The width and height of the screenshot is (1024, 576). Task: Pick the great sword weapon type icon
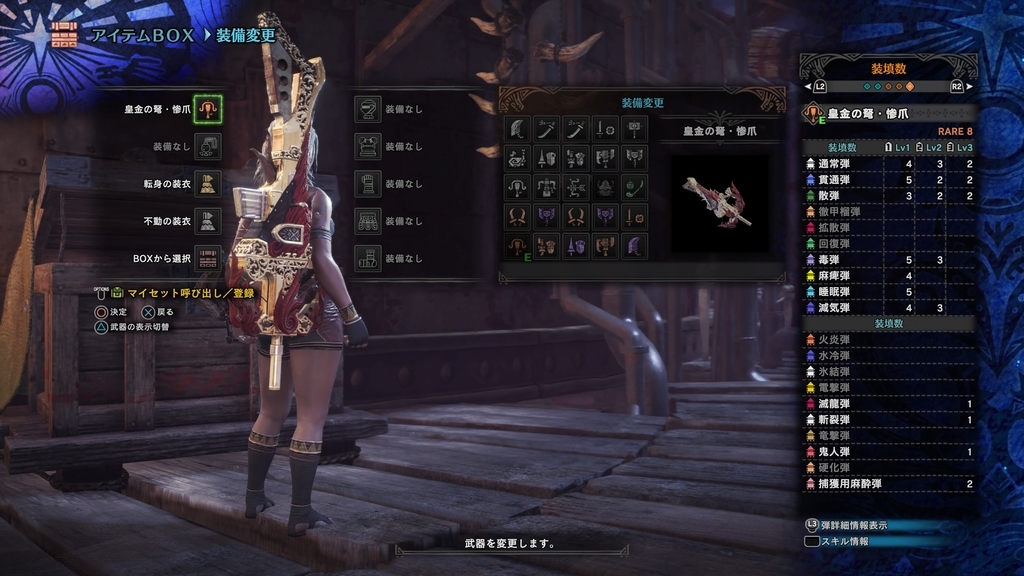click(x=518, y=129)
